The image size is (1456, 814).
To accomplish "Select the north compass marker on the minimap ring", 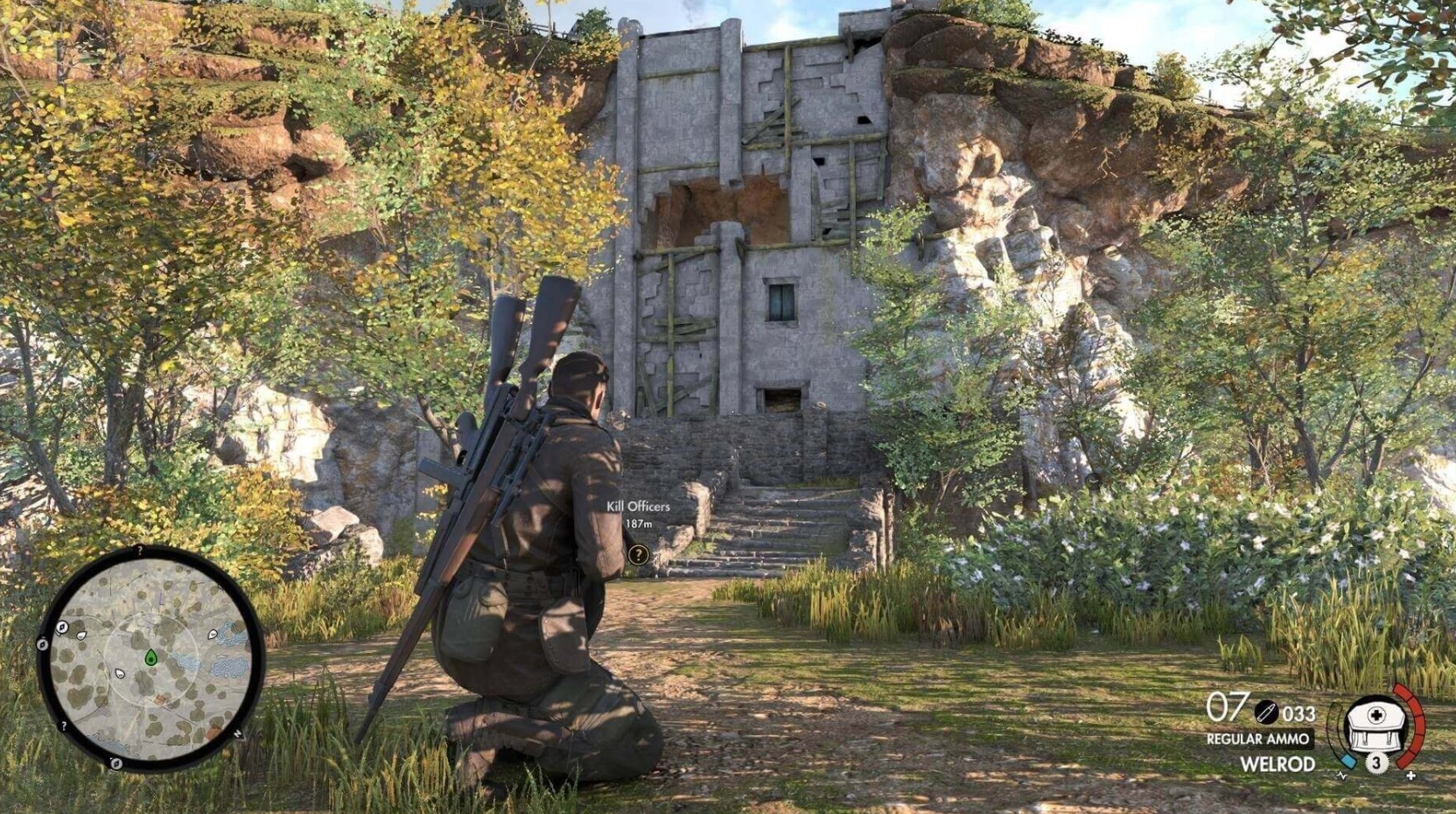I will point(238,733).
